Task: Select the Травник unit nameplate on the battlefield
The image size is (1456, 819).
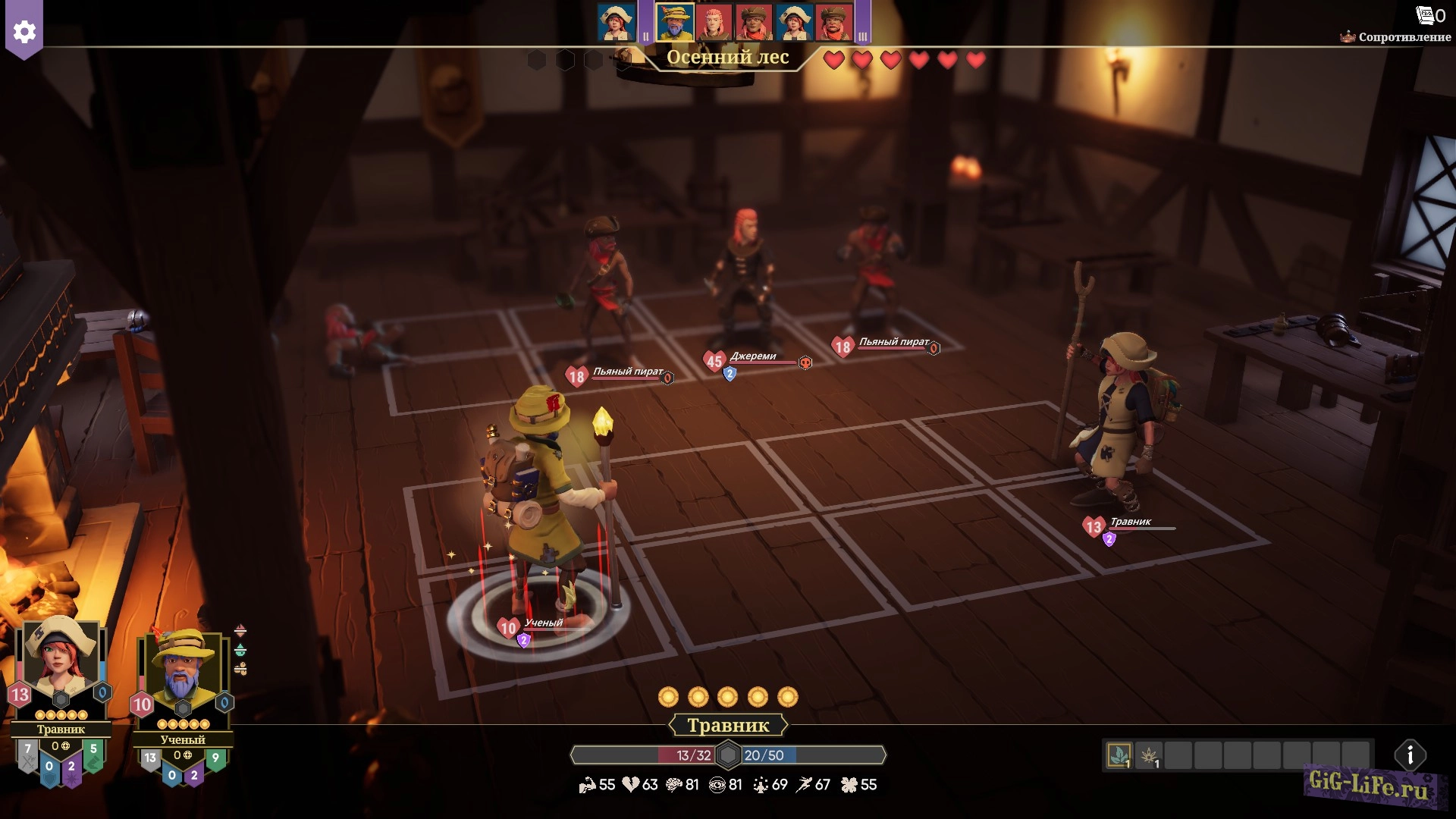Action: coord(1130,522)
